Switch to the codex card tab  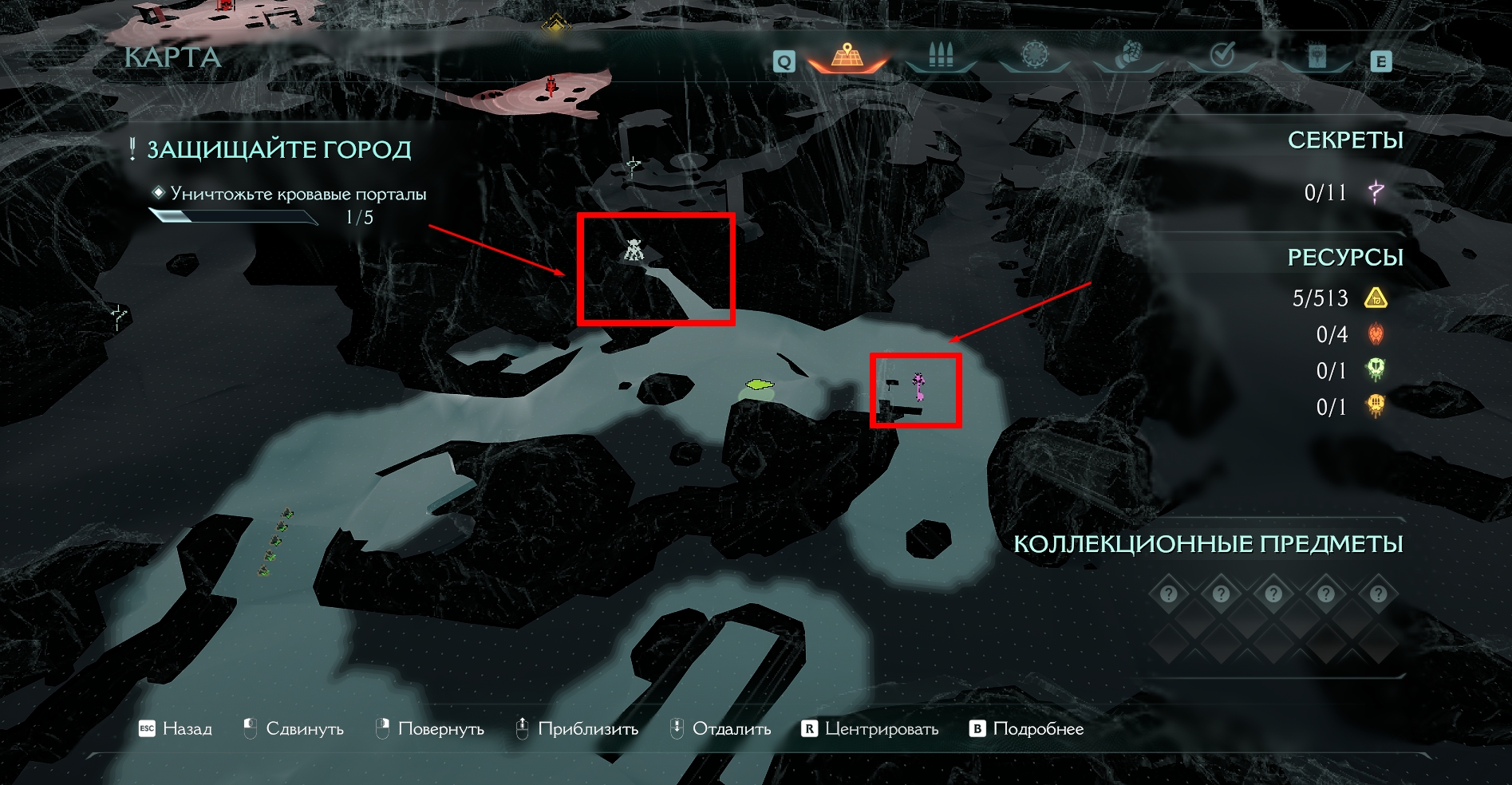point(1317,56)
